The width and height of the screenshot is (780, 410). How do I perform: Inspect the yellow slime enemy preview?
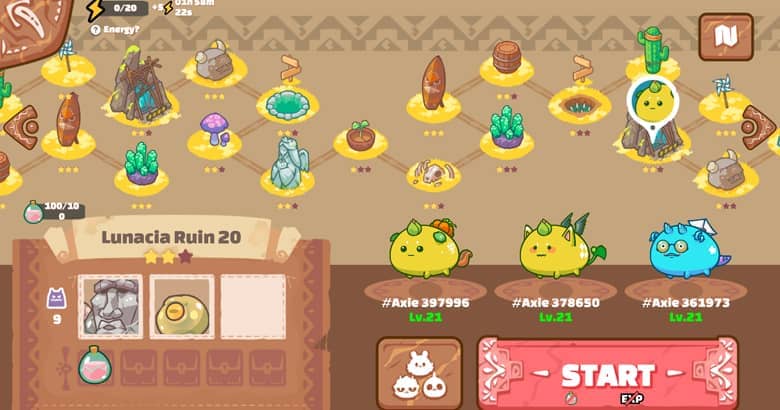[x=181, y=306]
